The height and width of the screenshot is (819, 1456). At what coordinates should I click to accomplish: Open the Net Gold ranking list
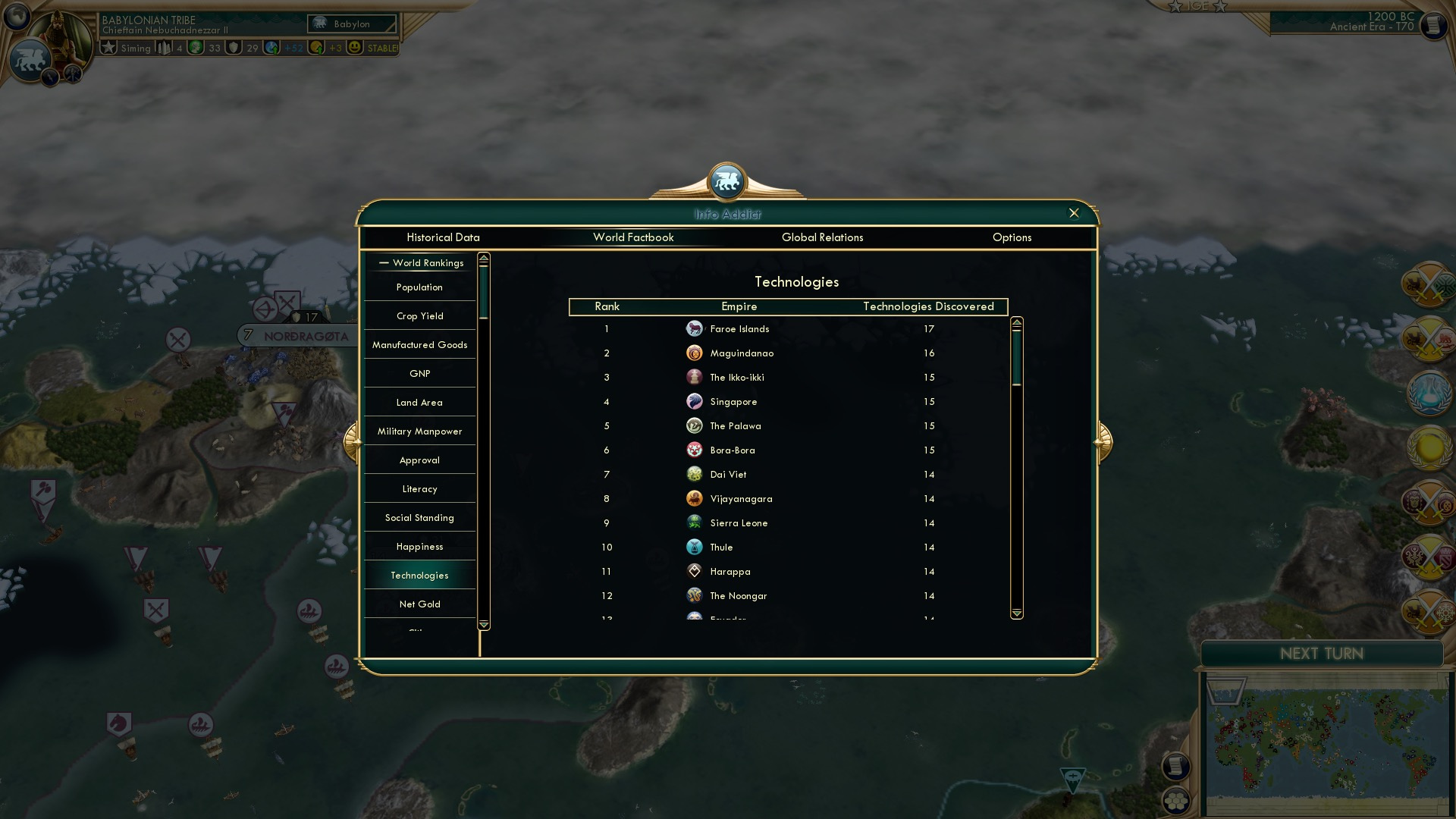coord(419,604)
